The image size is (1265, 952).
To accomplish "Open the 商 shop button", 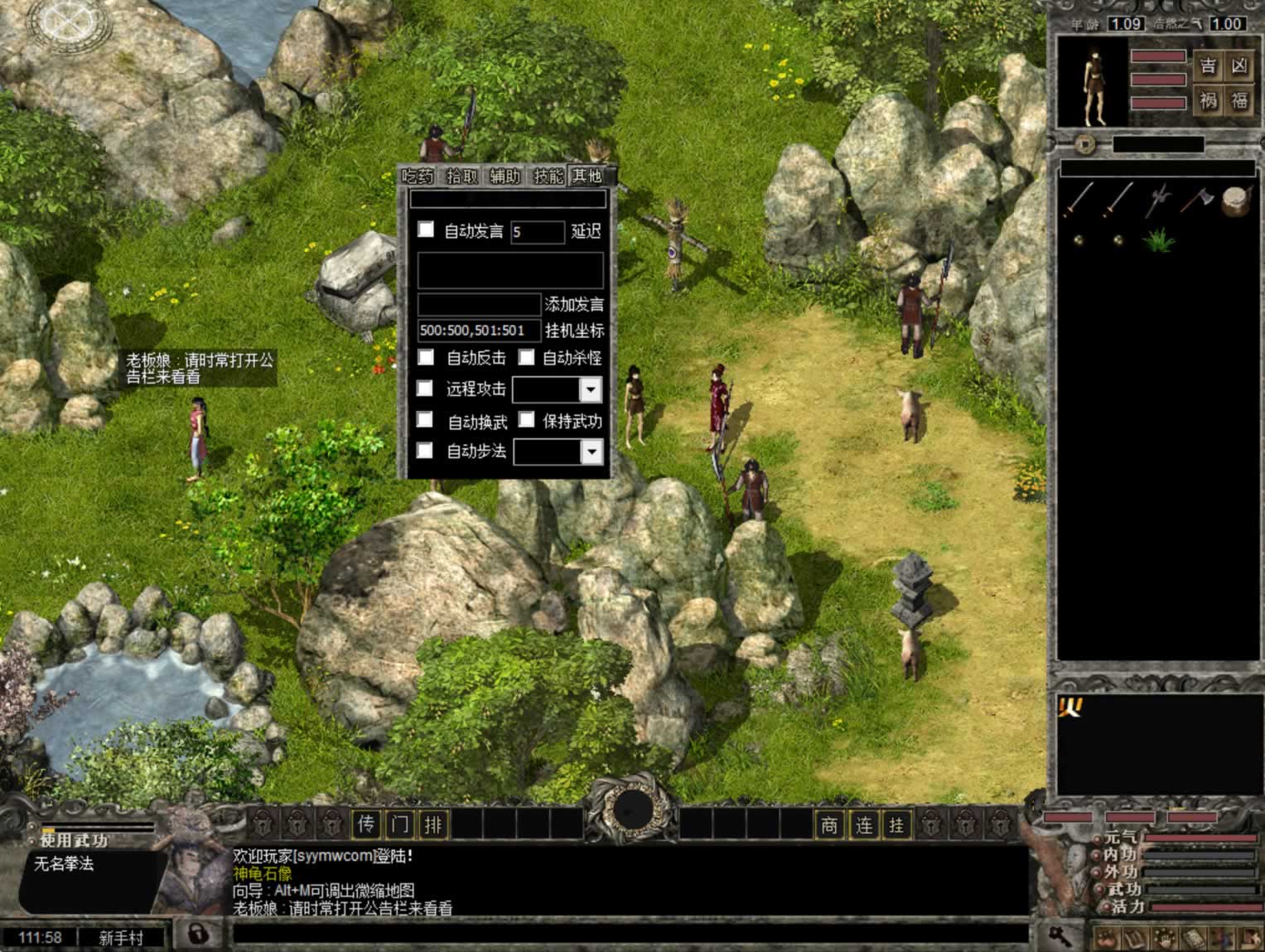I will (829, 824).
